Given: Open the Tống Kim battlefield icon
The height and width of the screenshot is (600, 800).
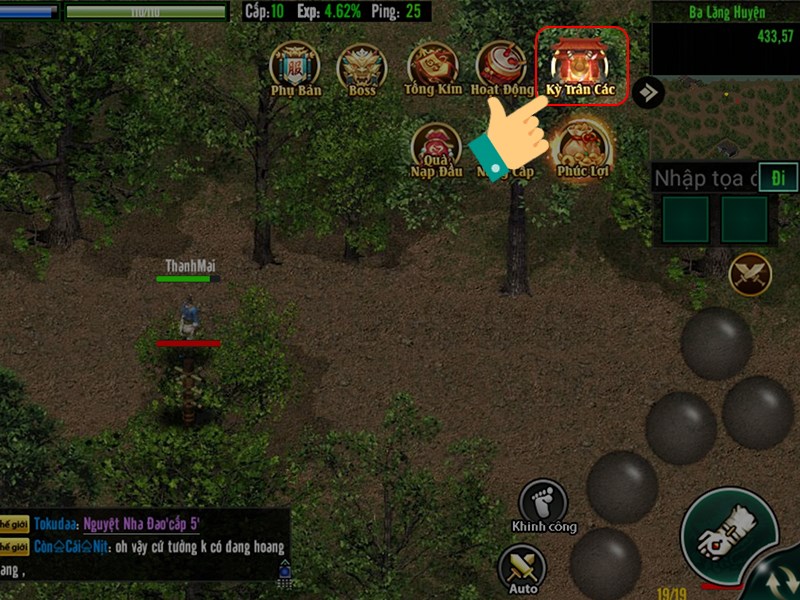Looking at the screenshot, I should [432, 66].
